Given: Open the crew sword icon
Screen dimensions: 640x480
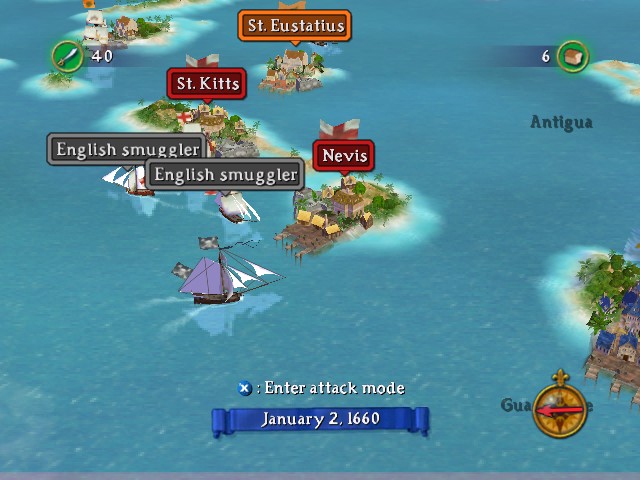Looking at the screenshot, I should click(x=67, y=56).
